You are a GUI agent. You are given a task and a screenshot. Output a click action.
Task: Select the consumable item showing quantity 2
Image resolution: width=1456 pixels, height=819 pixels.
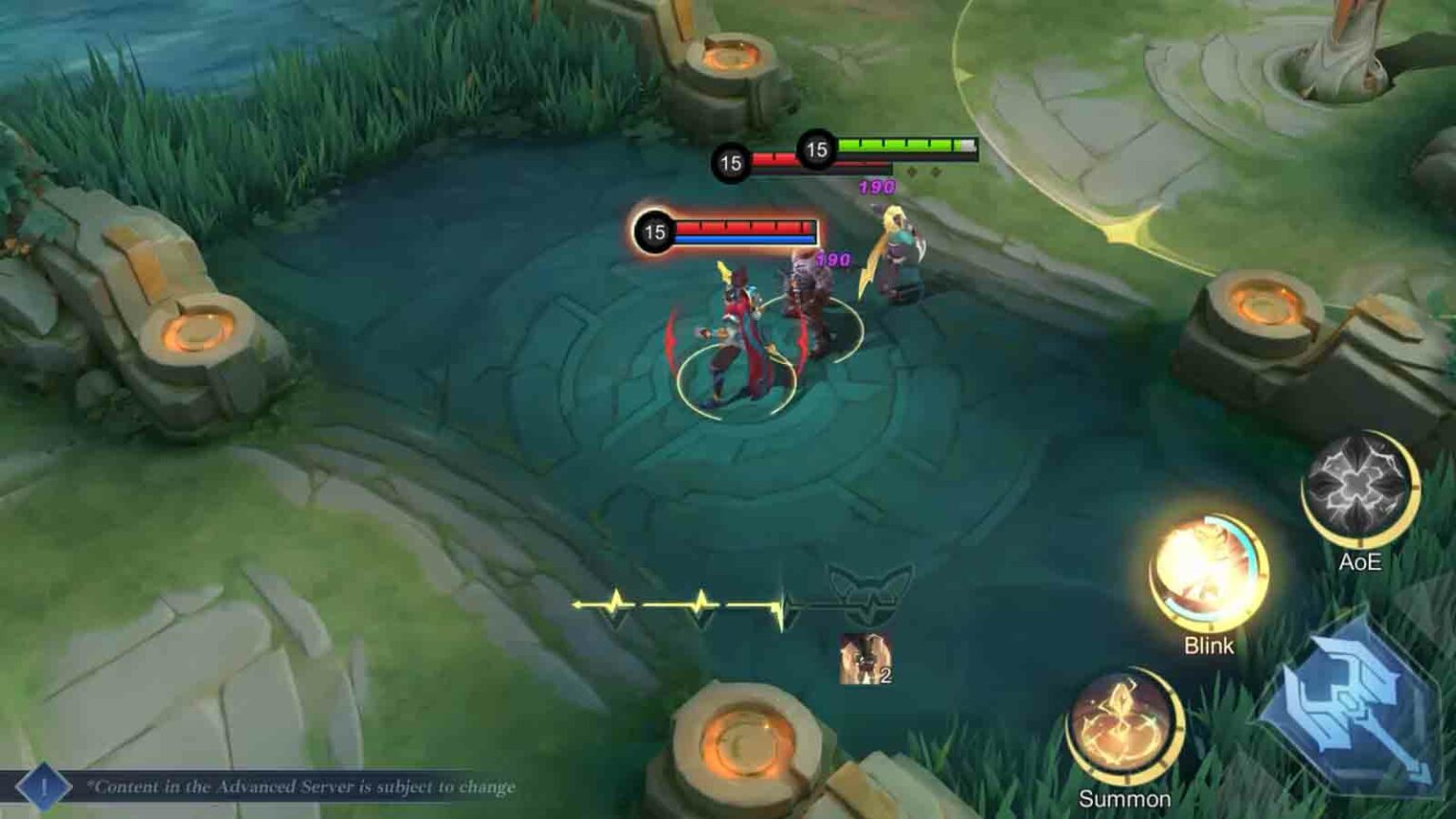[x=864, y=659]
